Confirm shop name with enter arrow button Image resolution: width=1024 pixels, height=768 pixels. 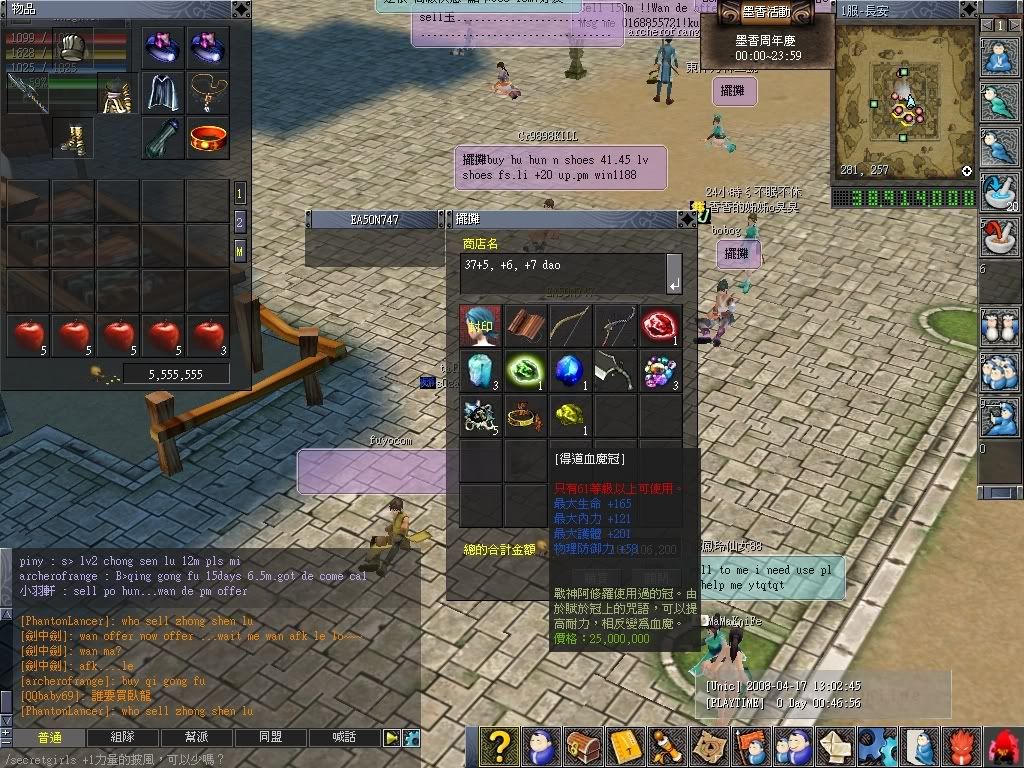[674, 273]
